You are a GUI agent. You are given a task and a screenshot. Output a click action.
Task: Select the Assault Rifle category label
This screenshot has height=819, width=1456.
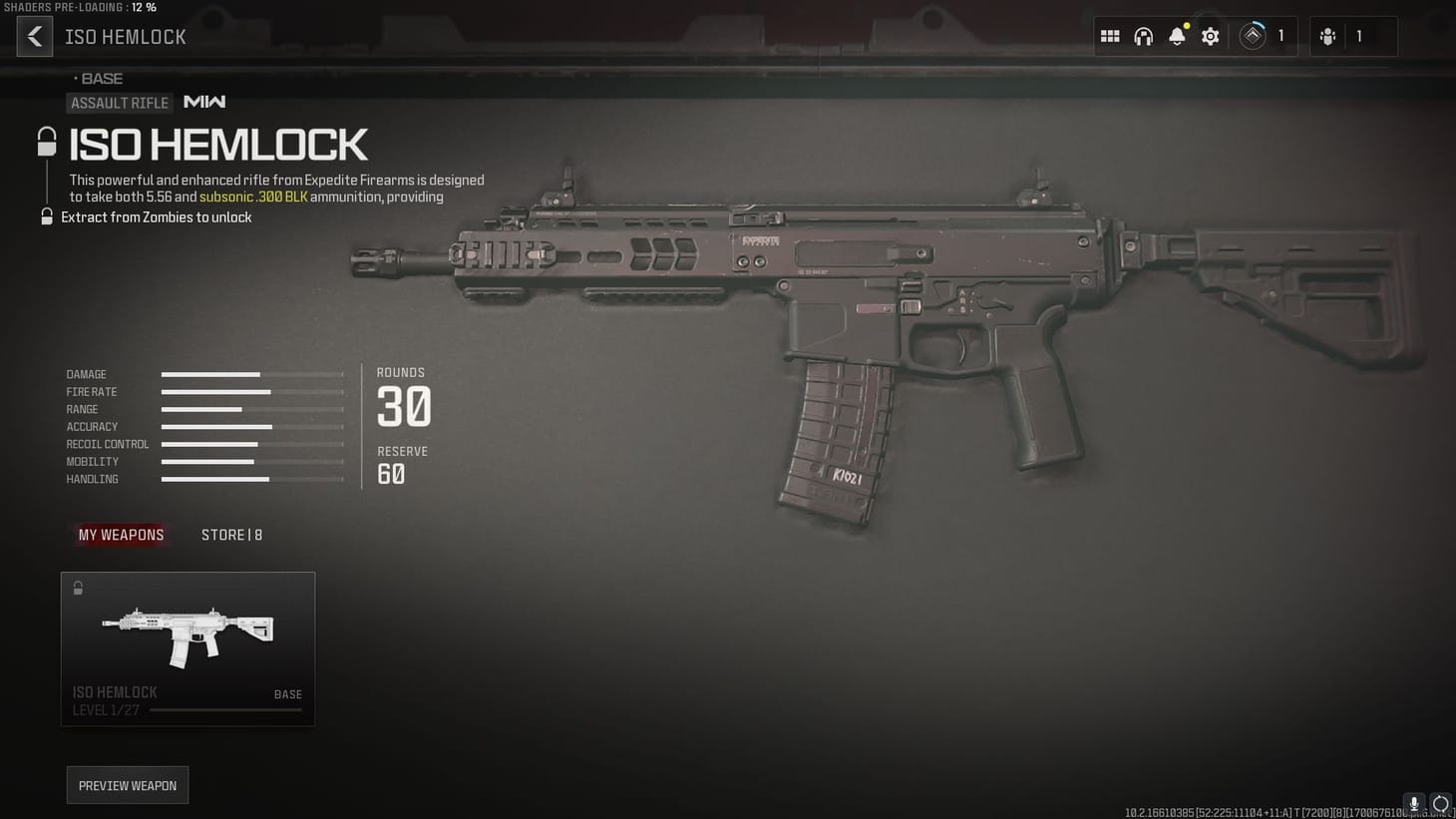[120, 103]
